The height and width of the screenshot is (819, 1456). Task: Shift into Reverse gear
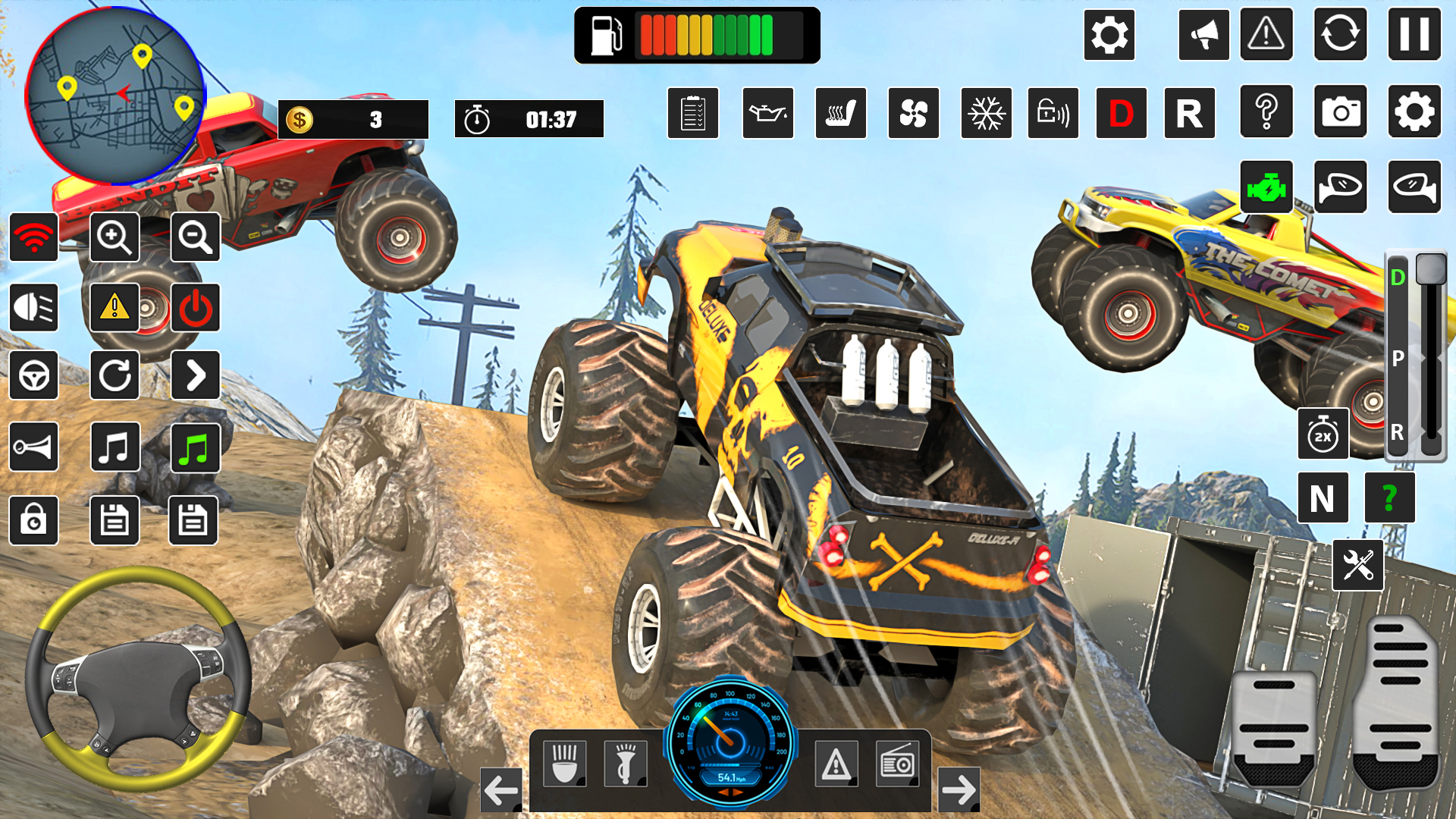[x=1189, y=114]
